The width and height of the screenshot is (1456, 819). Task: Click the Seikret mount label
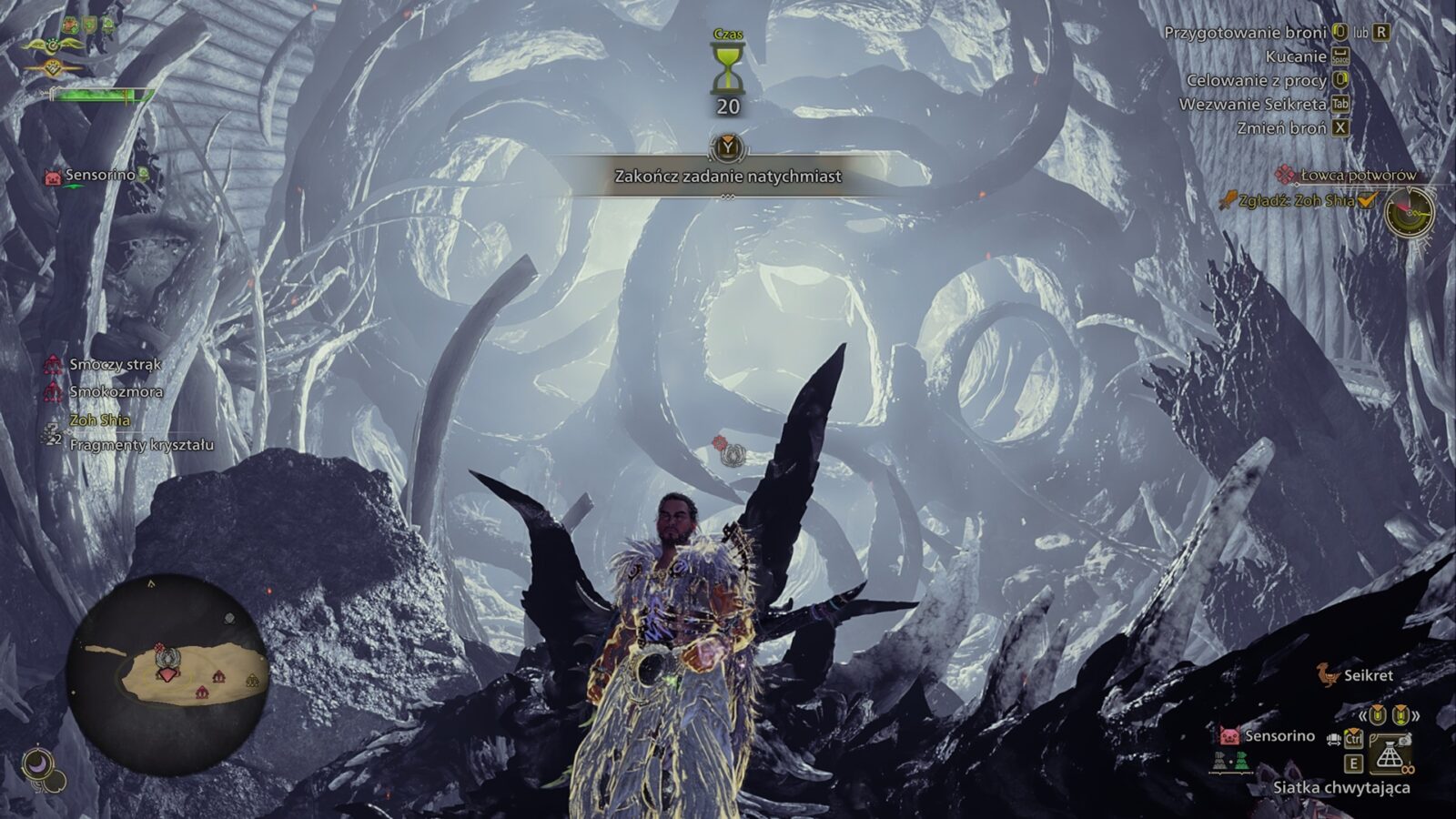click(1368, 675)
